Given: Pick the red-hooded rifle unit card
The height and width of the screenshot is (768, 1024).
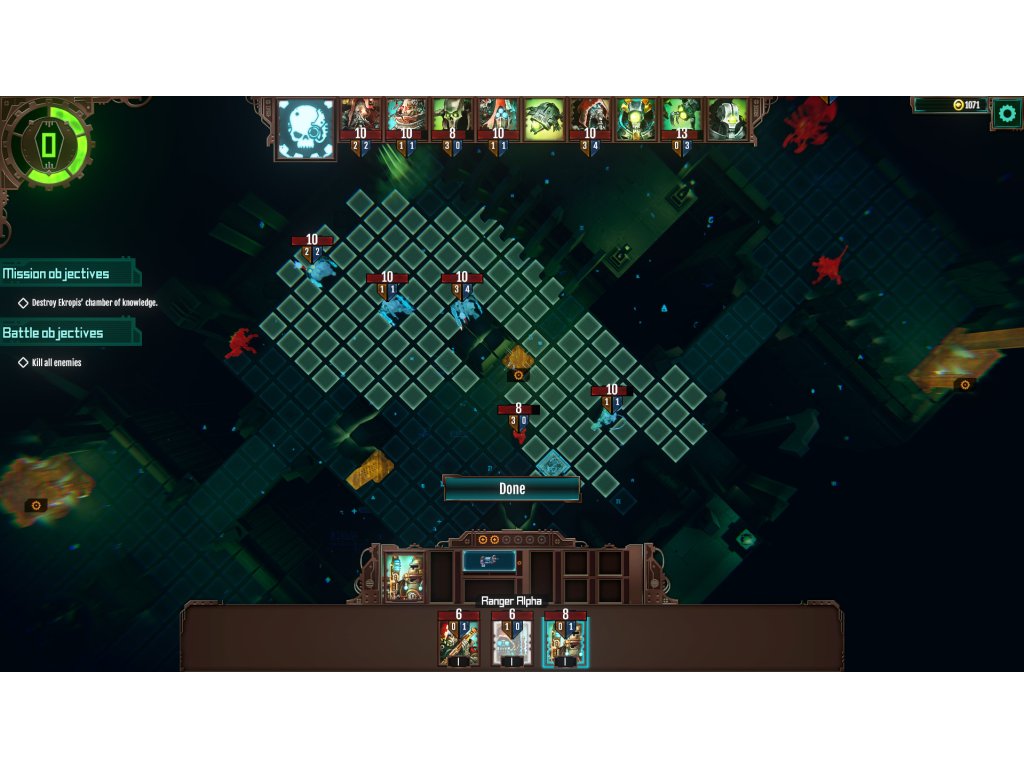Looking at the screenshot, I should click(x=459, y=642).
